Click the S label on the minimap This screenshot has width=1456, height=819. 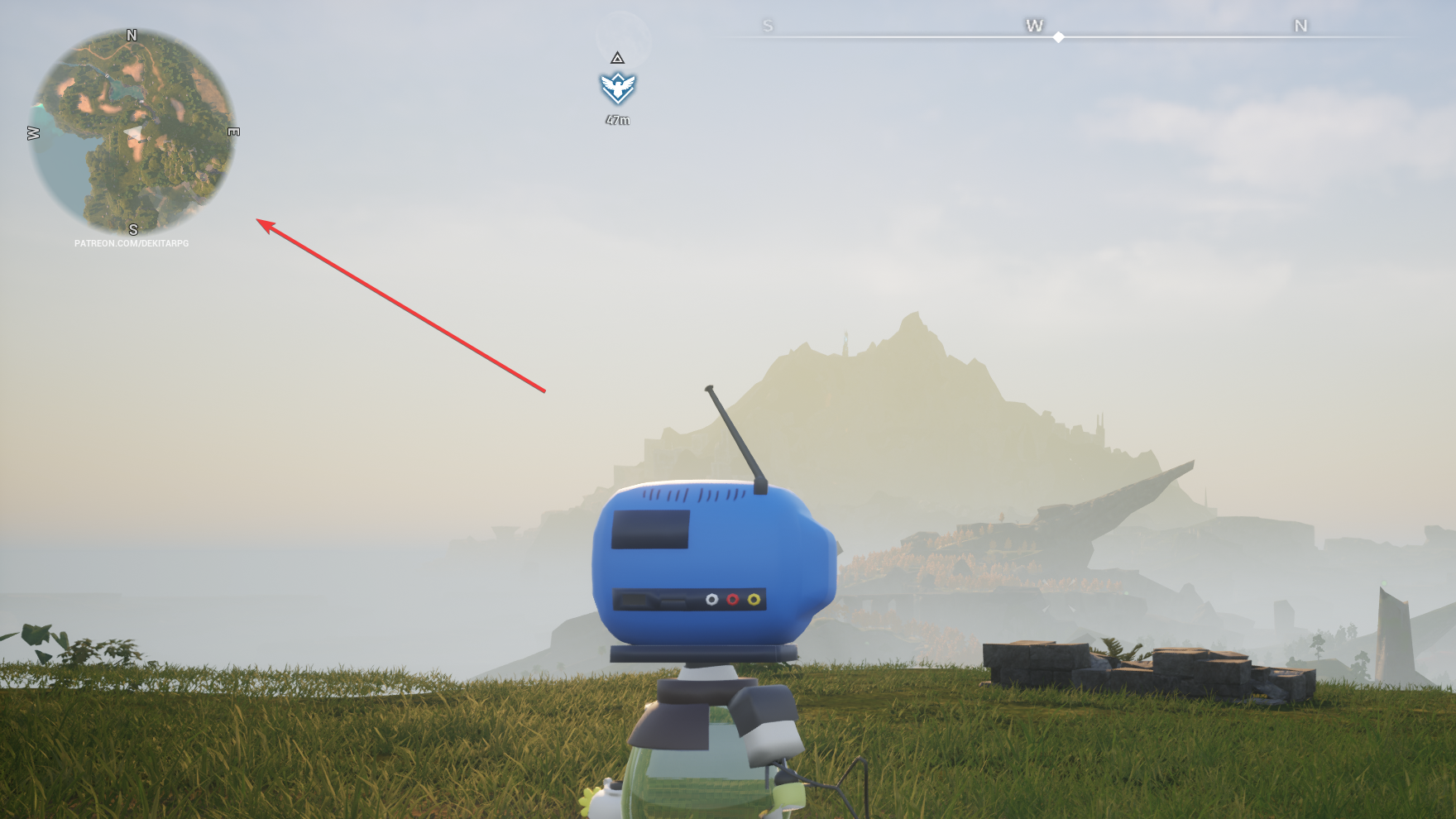pyautogui.click(x=132, y=230)
